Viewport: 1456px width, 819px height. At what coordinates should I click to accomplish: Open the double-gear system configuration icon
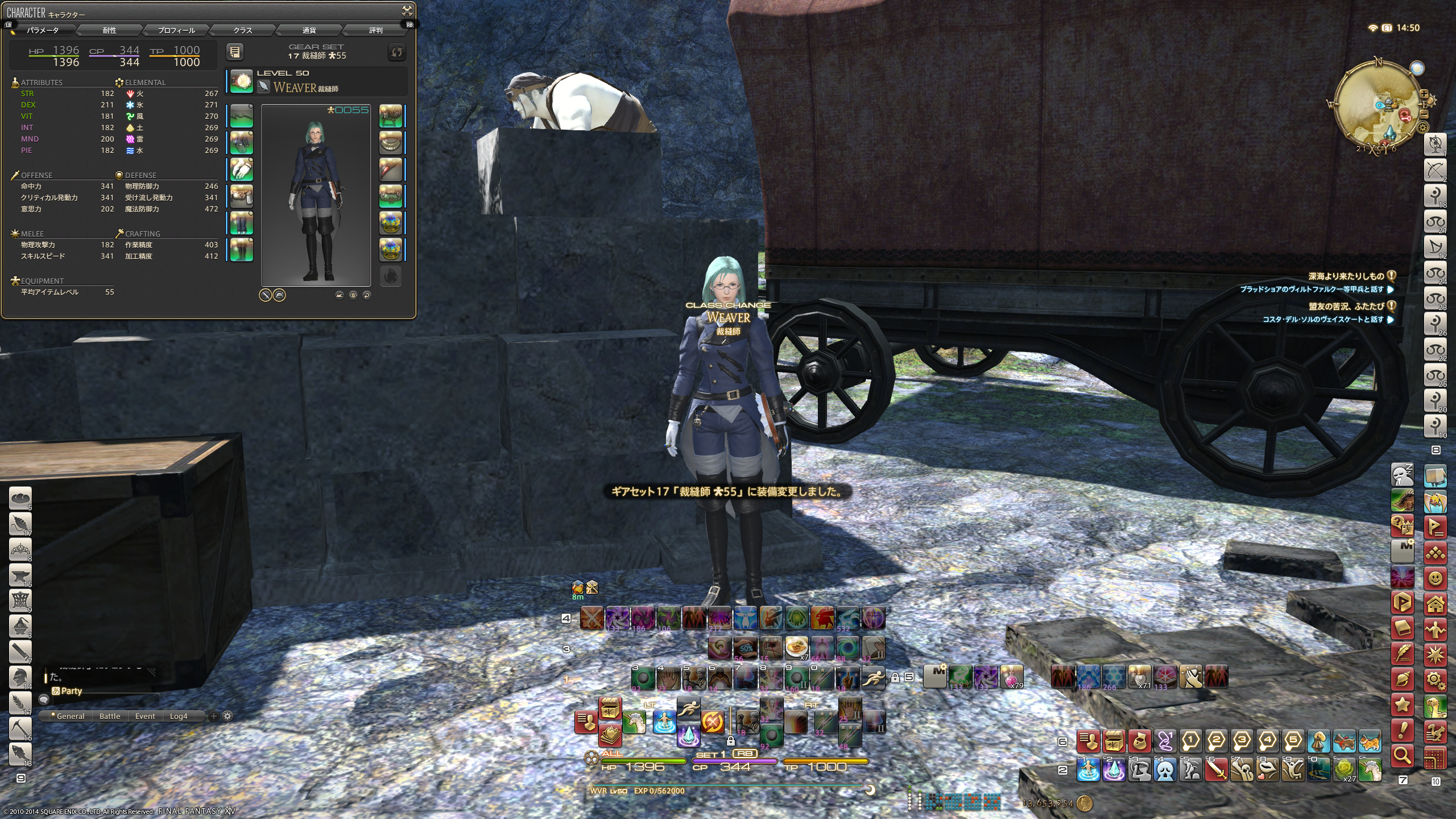click(x=1436, y=680)
